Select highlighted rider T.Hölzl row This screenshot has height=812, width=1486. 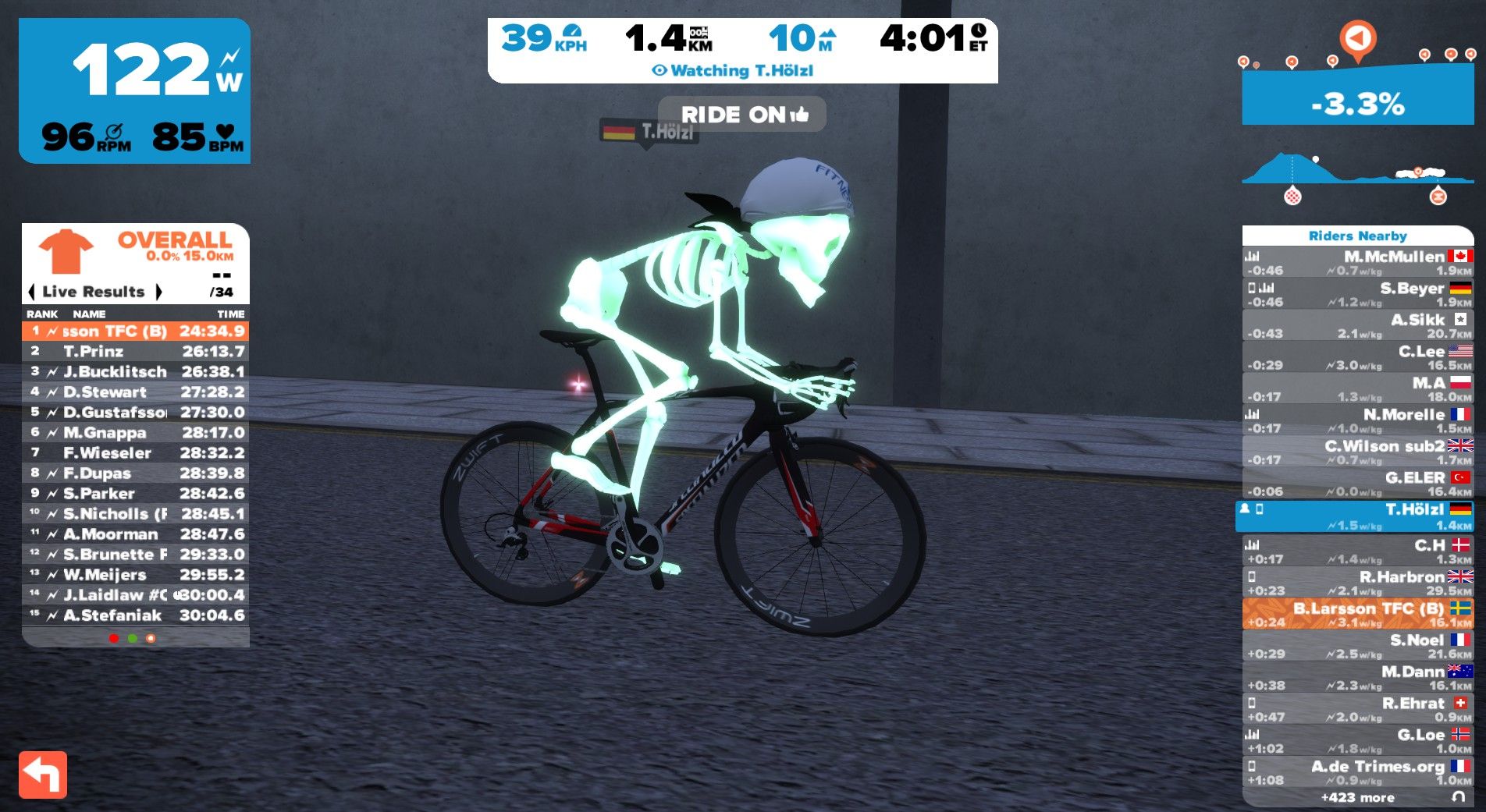coord(1357,516)
